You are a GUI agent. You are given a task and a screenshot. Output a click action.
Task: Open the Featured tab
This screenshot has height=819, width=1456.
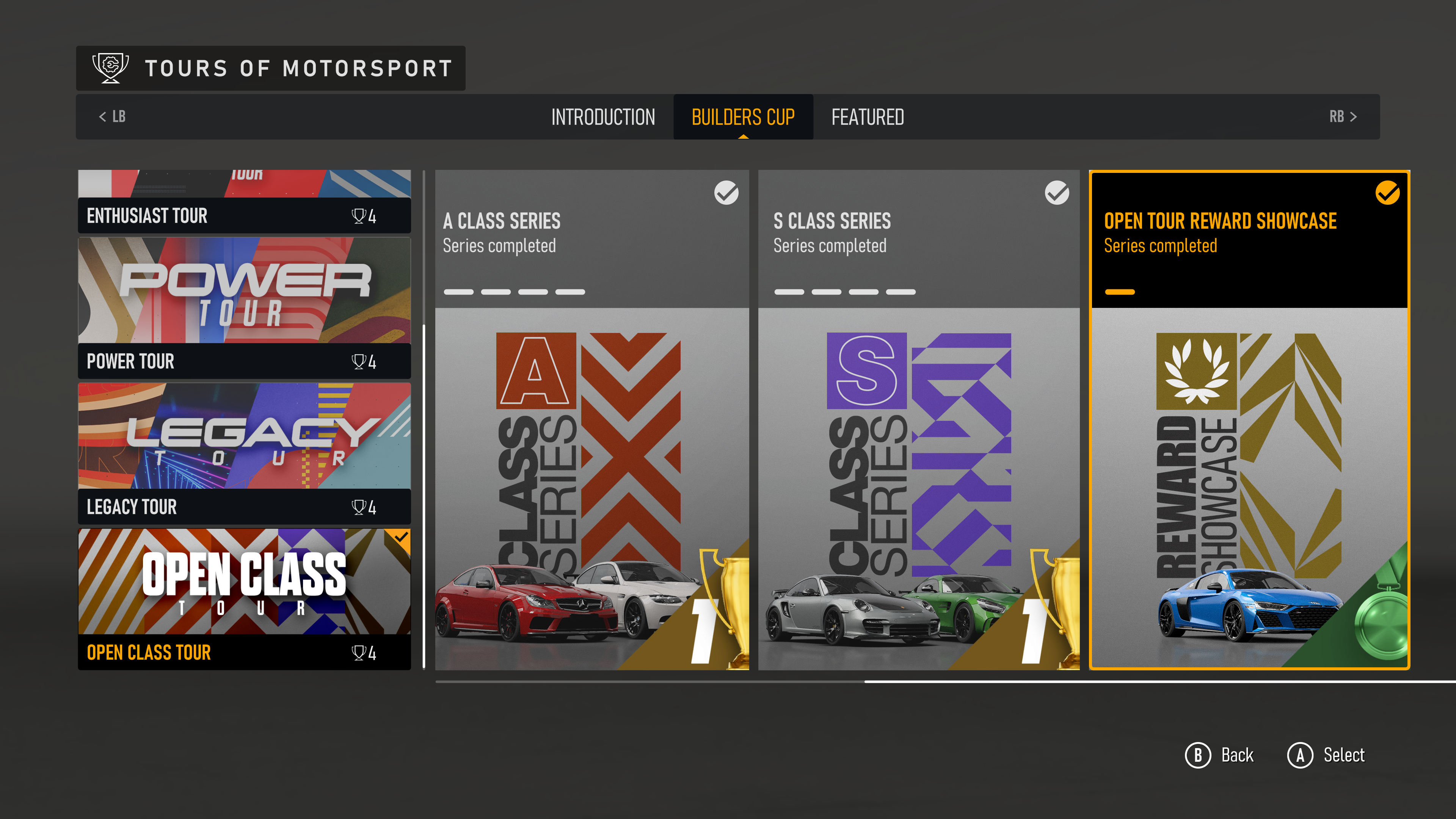[867, 117]
